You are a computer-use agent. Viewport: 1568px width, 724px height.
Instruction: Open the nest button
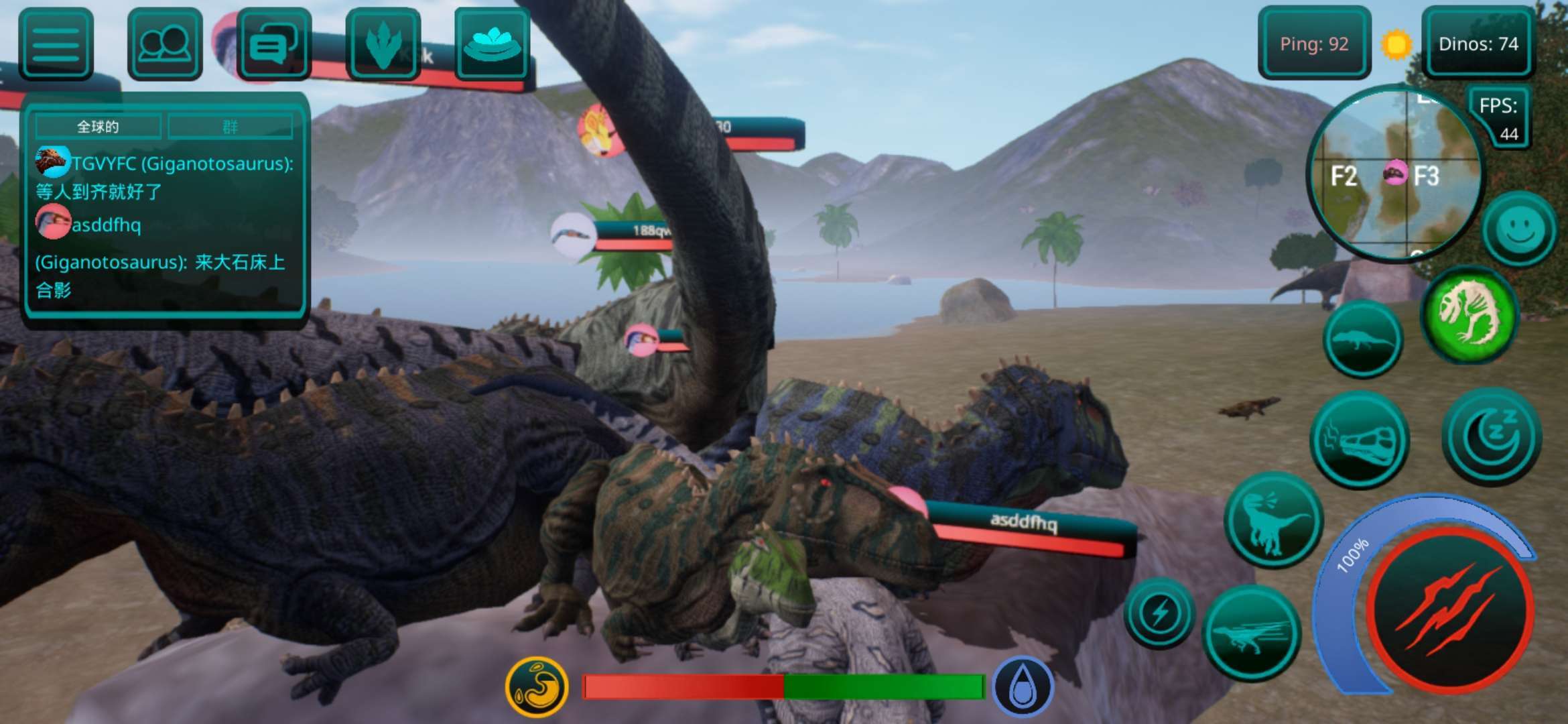pos(492,44)
